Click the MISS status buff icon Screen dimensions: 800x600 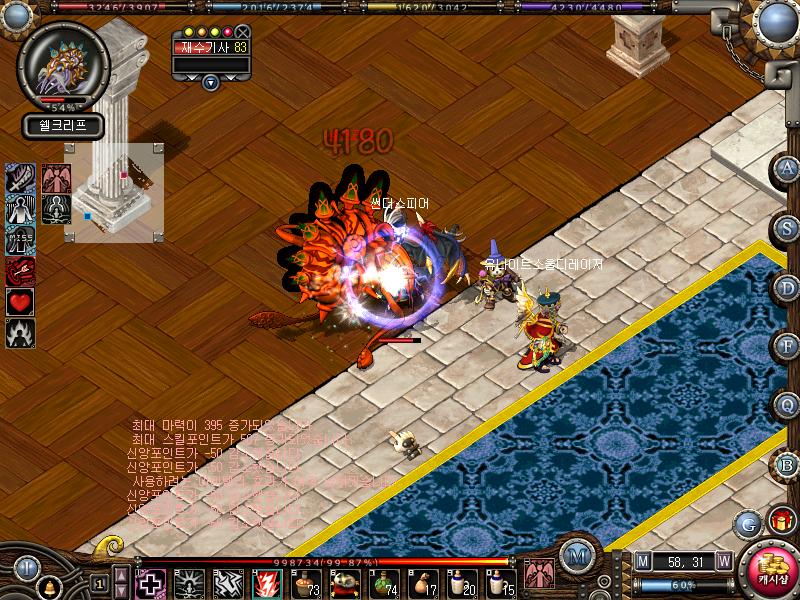[x=20, y=241]
